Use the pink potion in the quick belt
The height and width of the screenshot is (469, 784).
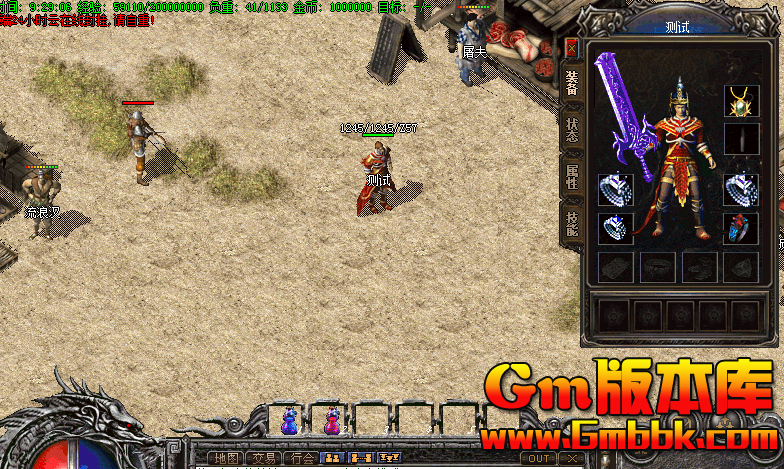pyautogui.click(x=332, y=421)
